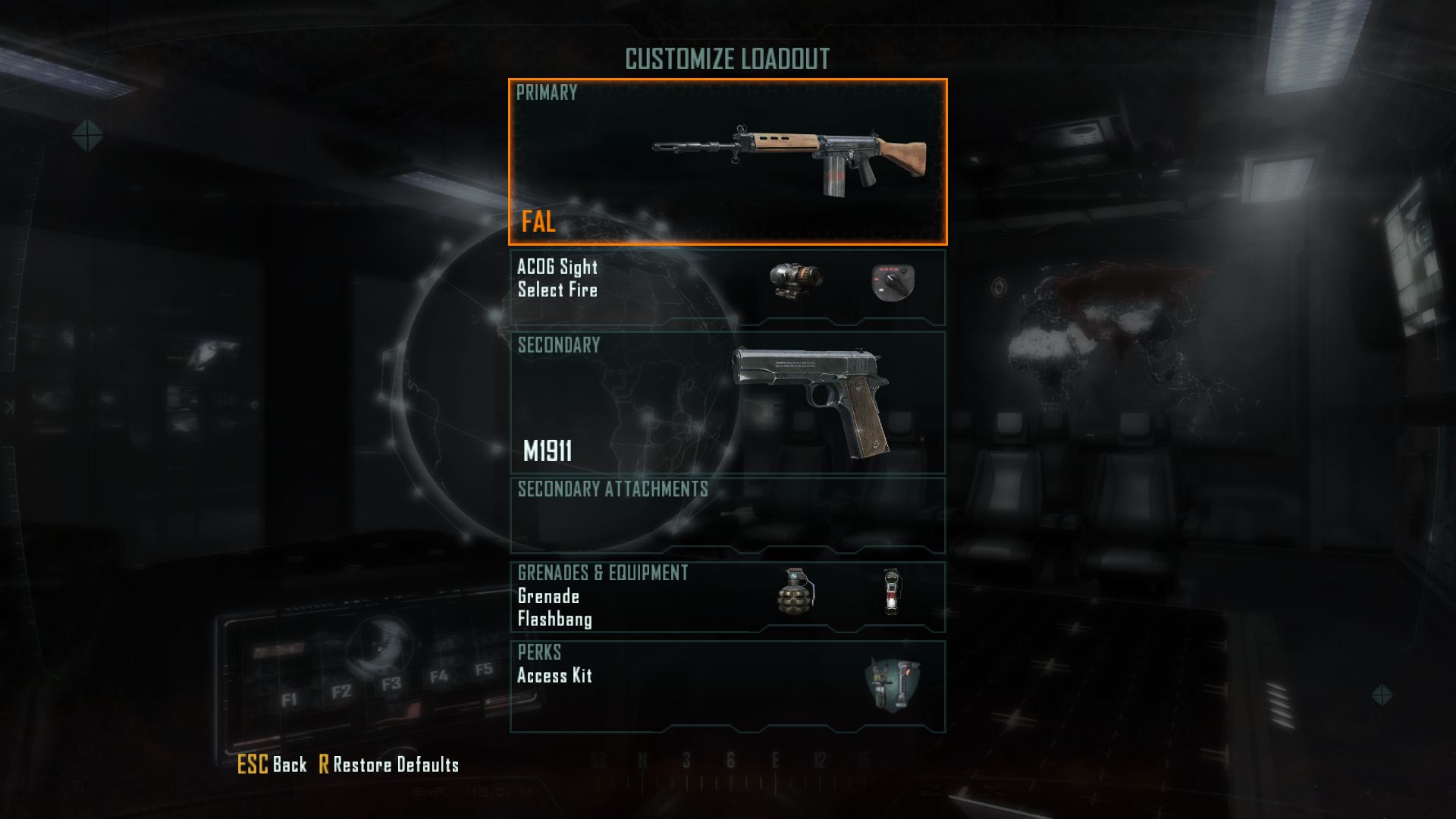Select the Flashbang equipment icon
Screen dimensions: 1456x819
(x=891, y=591)
